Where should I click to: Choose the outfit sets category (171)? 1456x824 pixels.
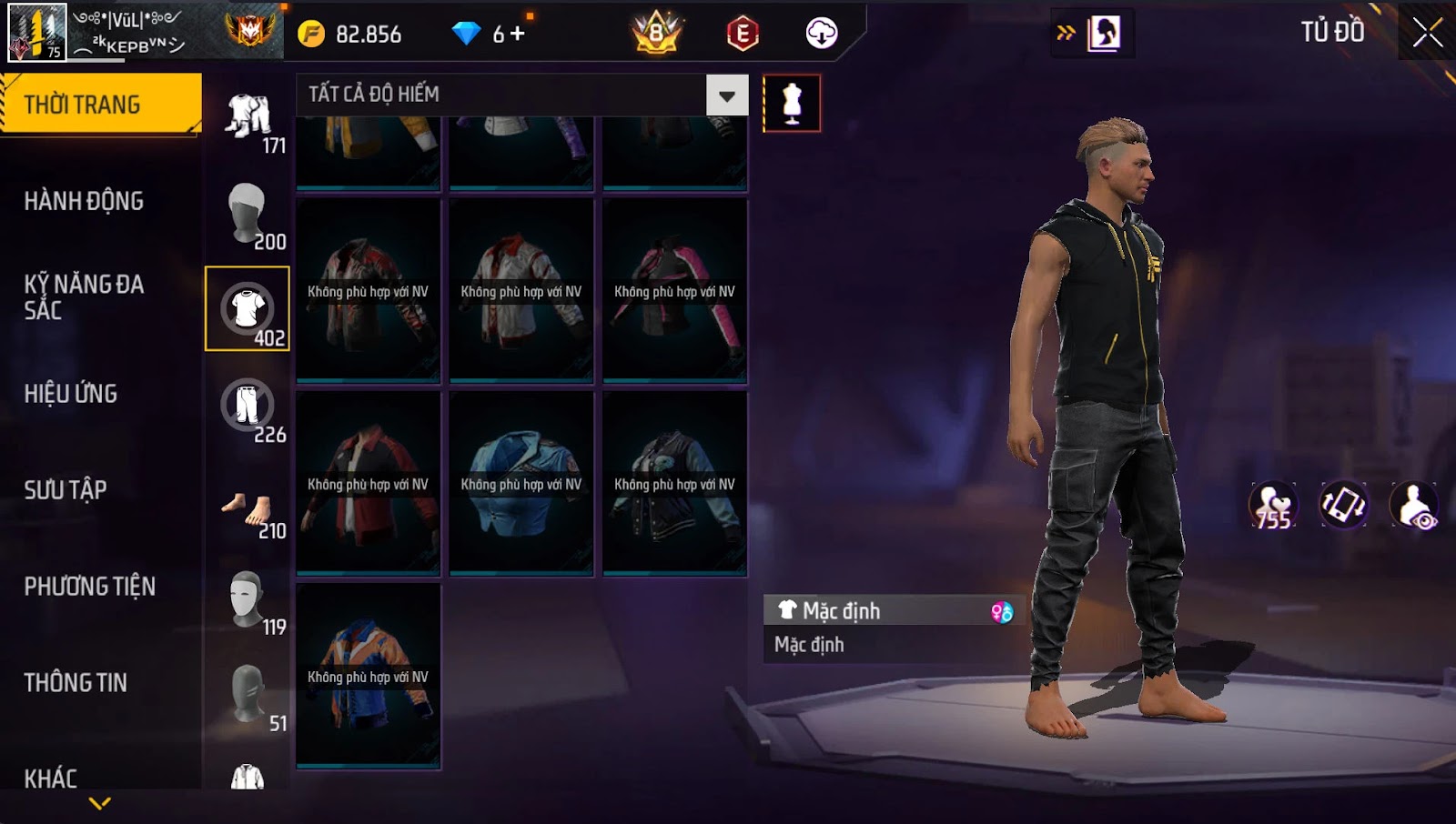(248, 123)
